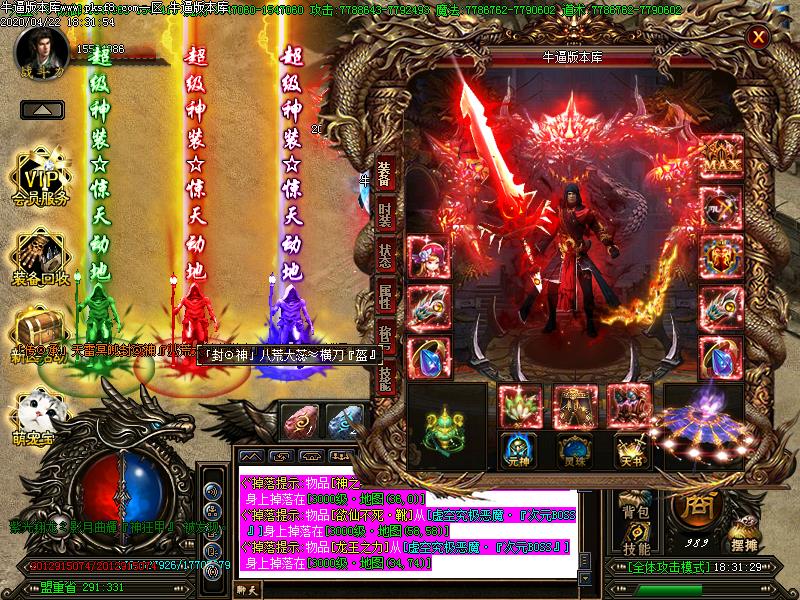Open VIP 会员服务 member services
This screenshot has width=800, height=600.
pos(41,182)
